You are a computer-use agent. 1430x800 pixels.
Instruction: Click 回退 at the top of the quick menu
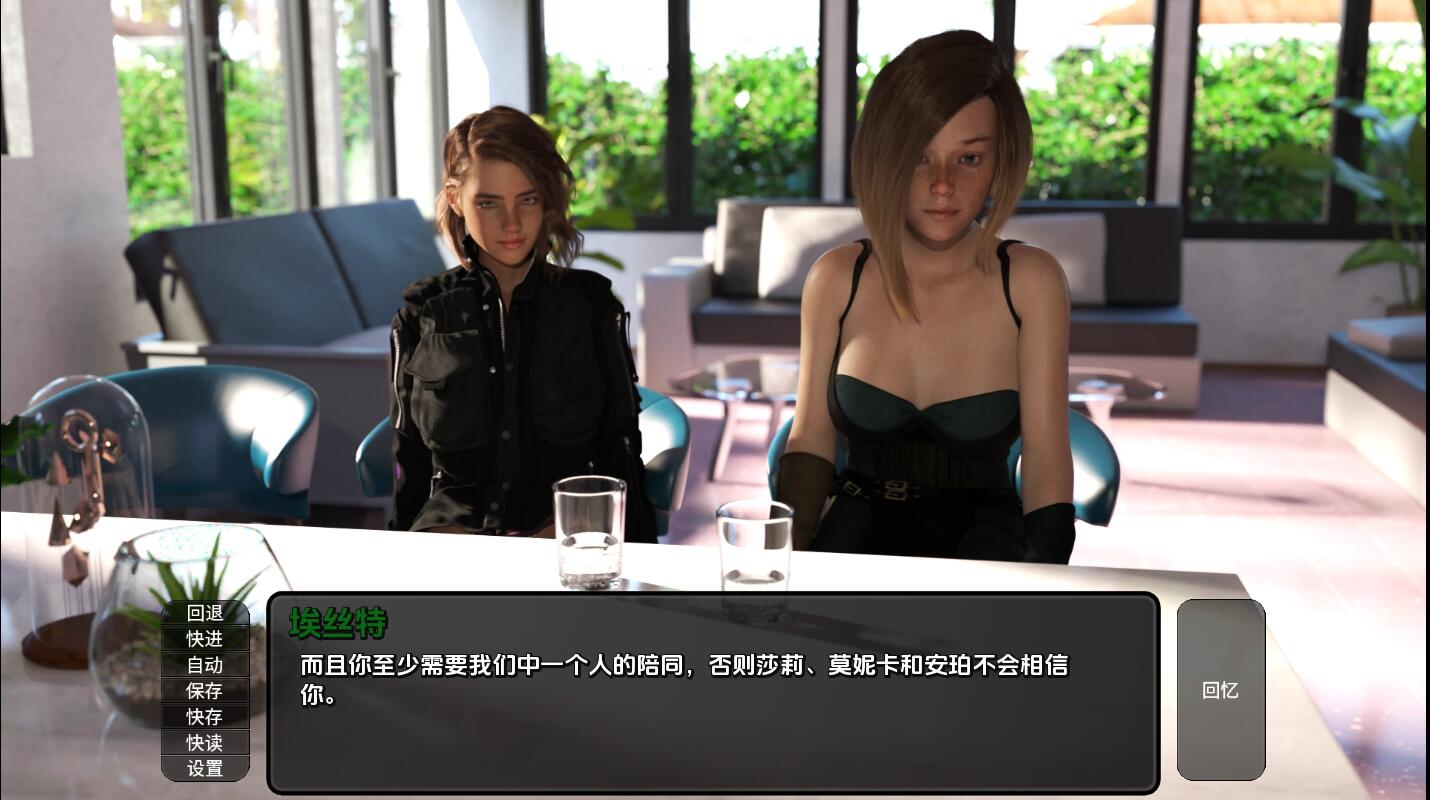point(204,615)
